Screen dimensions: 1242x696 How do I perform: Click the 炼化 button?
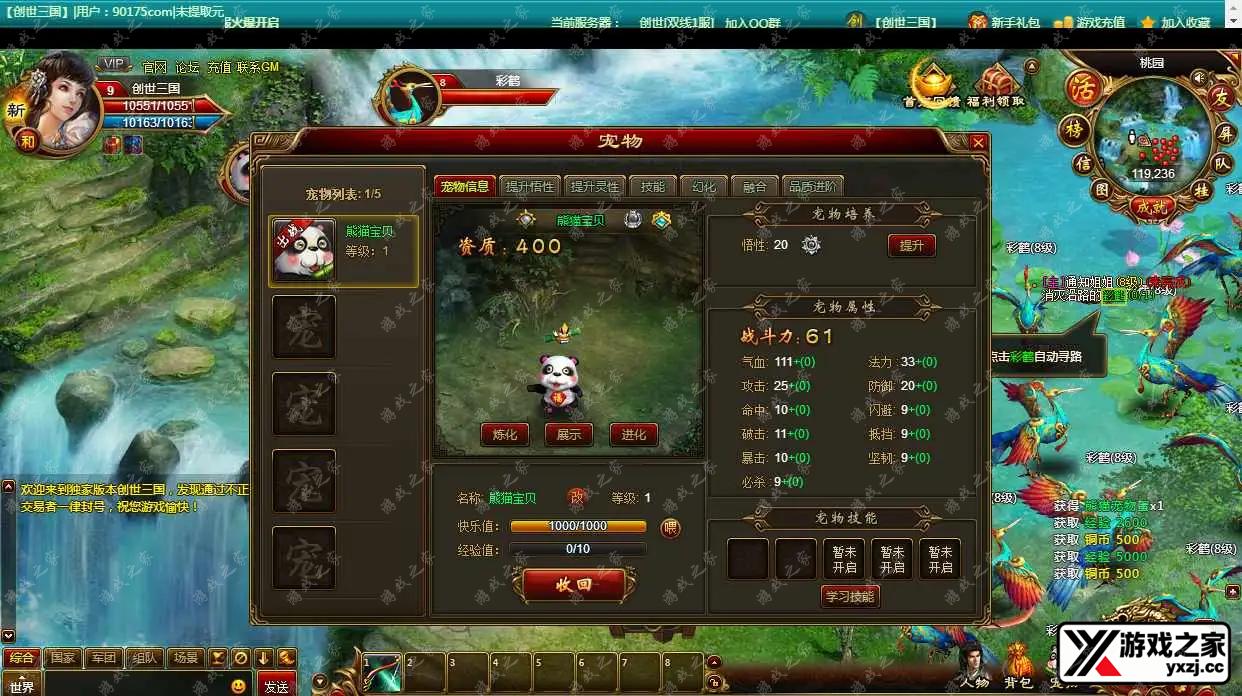[x=505, y=434]
